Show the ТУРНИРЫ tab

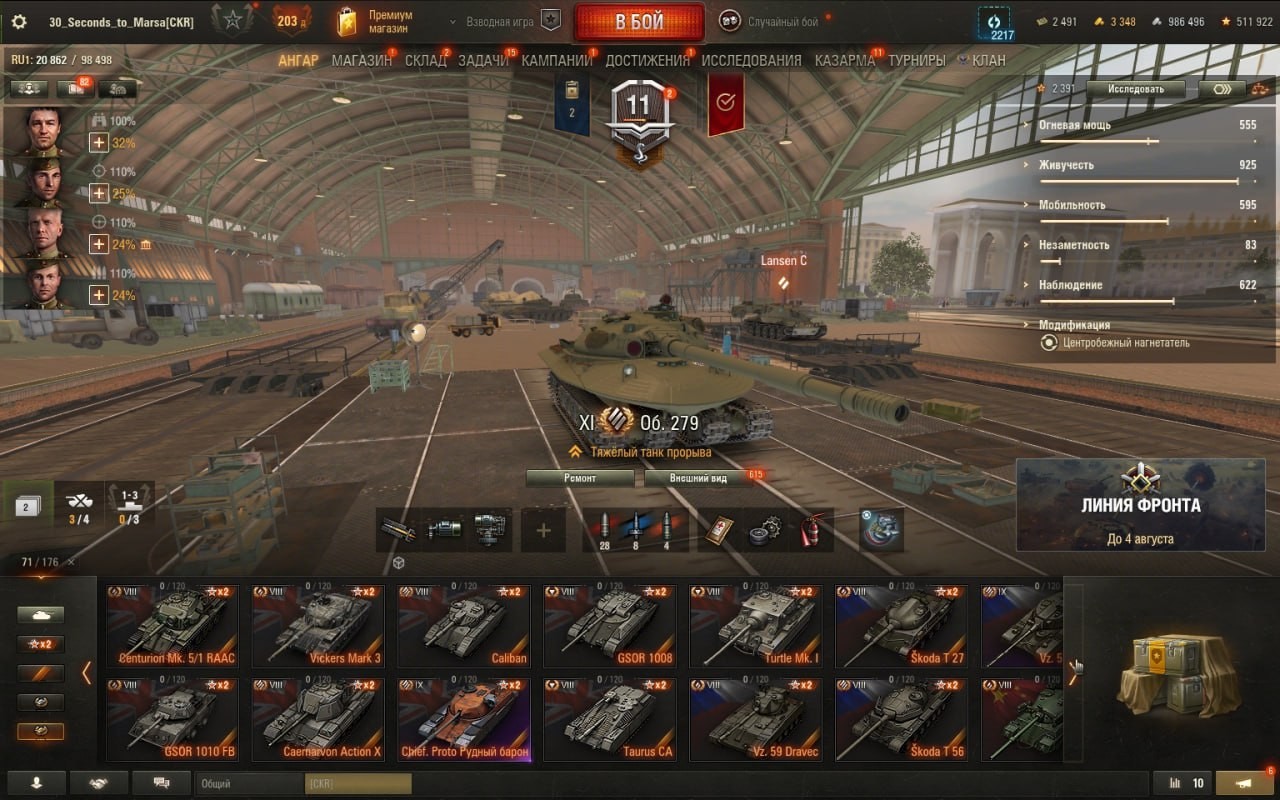coord(916,60)
